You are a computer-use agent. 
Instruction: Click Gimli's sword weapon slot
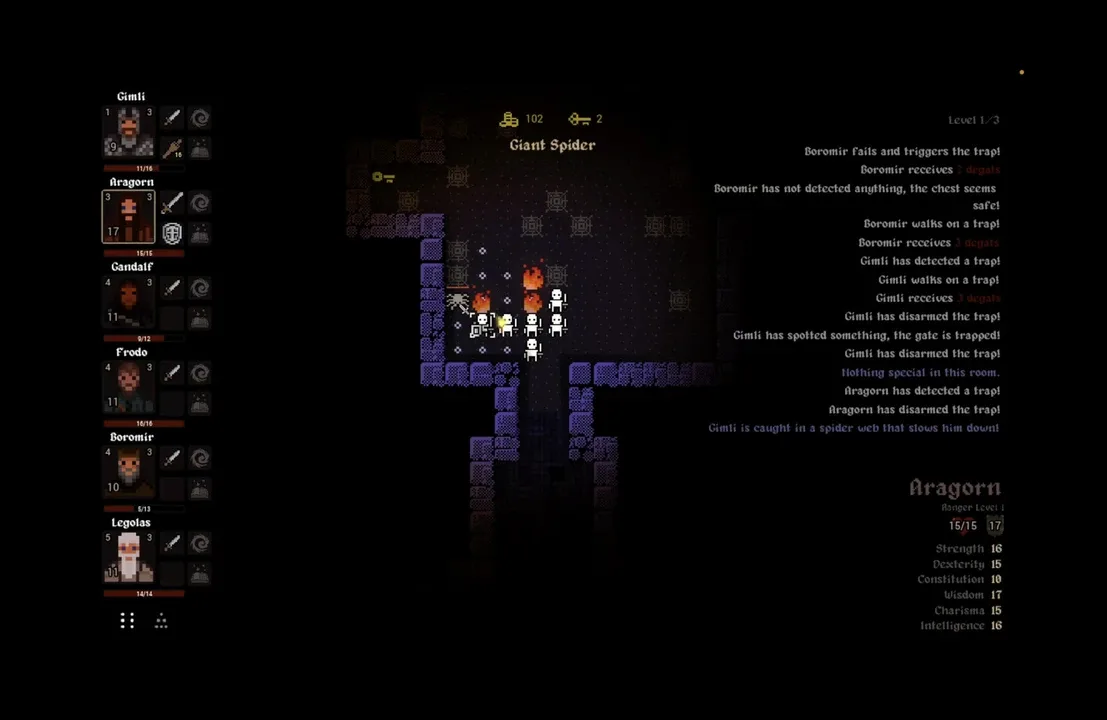[x=172, y=119]
